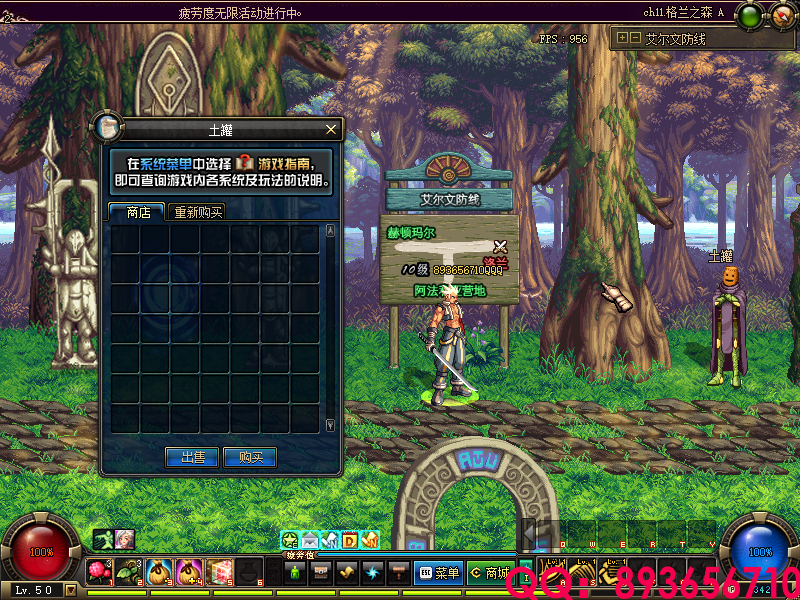Image resolution: width=800 pixels, height=600 pixels.
Task: Open the 重新购买 buyback tab
Action: 196,212
